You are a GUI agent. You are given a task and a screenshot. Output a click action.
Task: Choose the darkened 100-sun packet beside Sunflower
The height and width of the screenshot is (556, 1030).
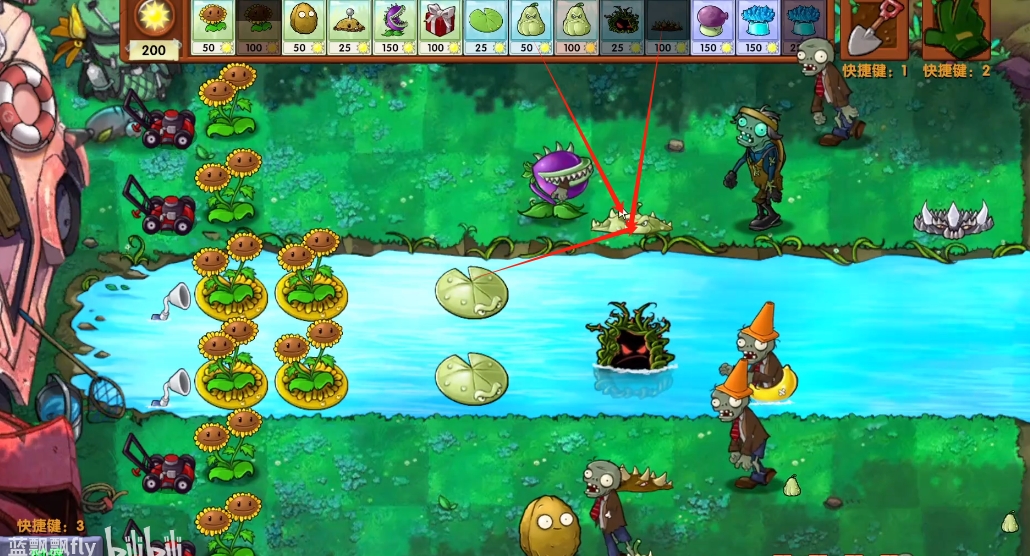click(257, 27)
